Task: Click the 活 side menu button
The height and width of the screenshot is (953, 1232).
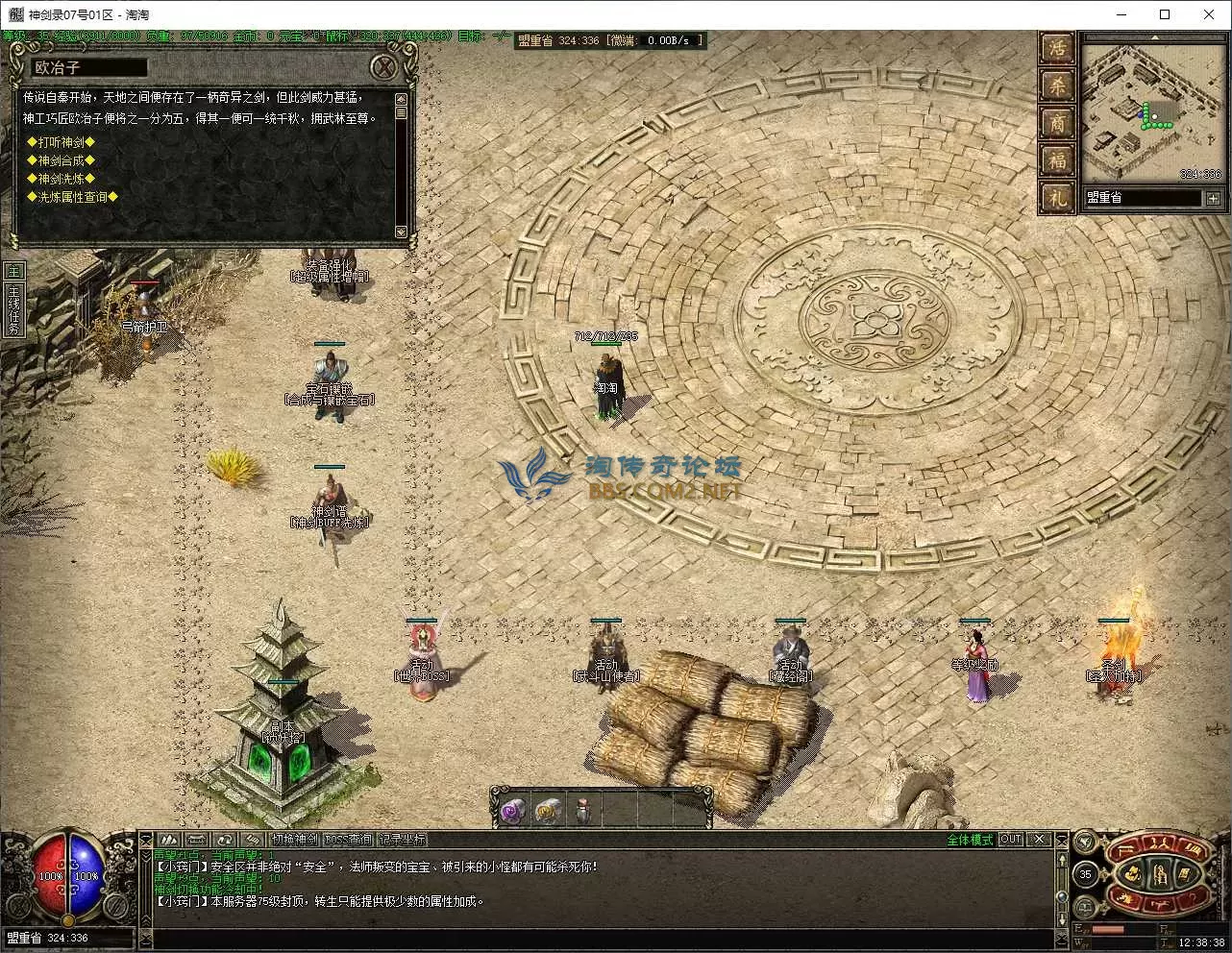Action: (1057, 49)
